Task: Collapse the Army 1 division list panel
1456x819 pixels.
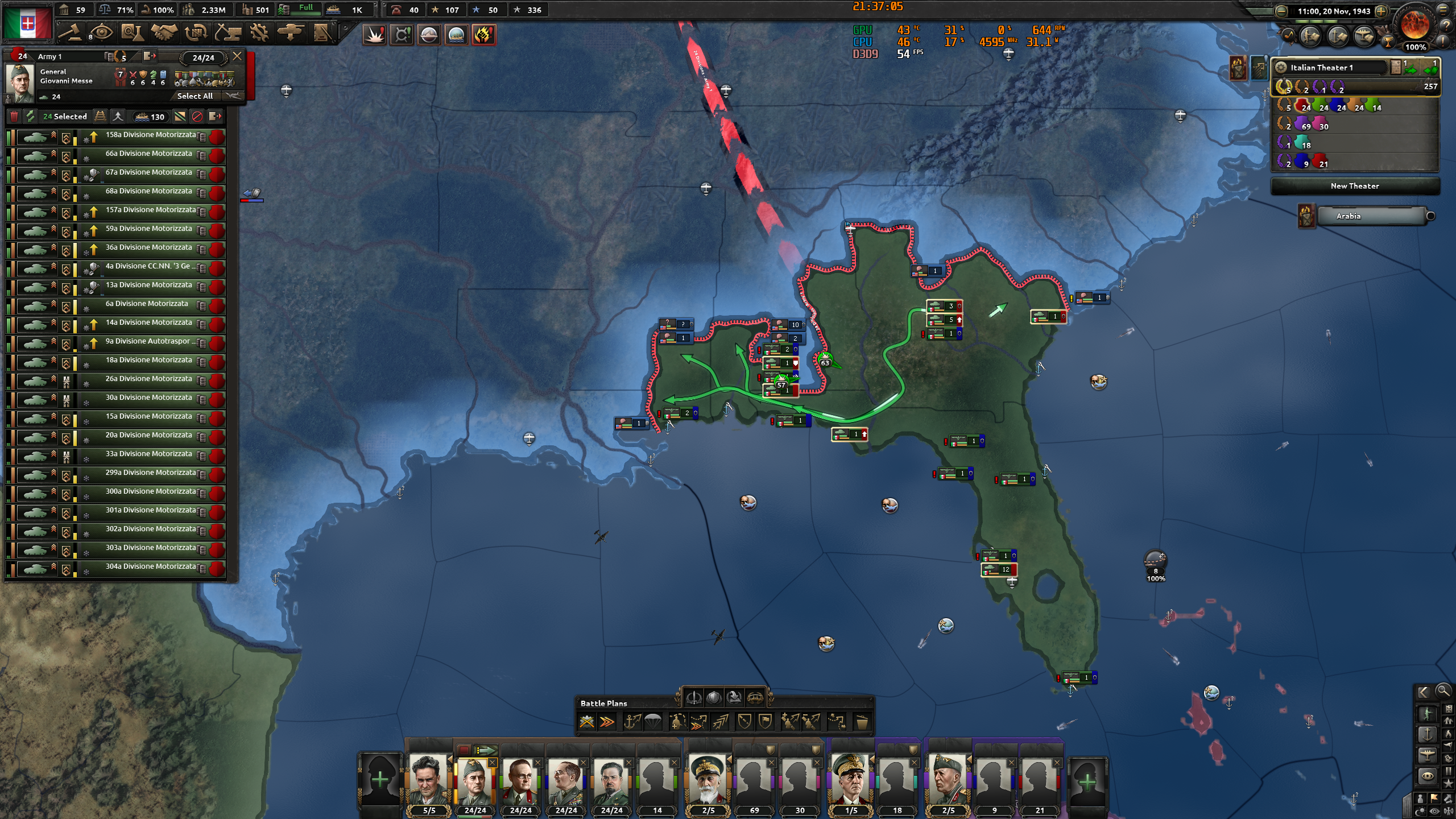Action: [238, 56]
